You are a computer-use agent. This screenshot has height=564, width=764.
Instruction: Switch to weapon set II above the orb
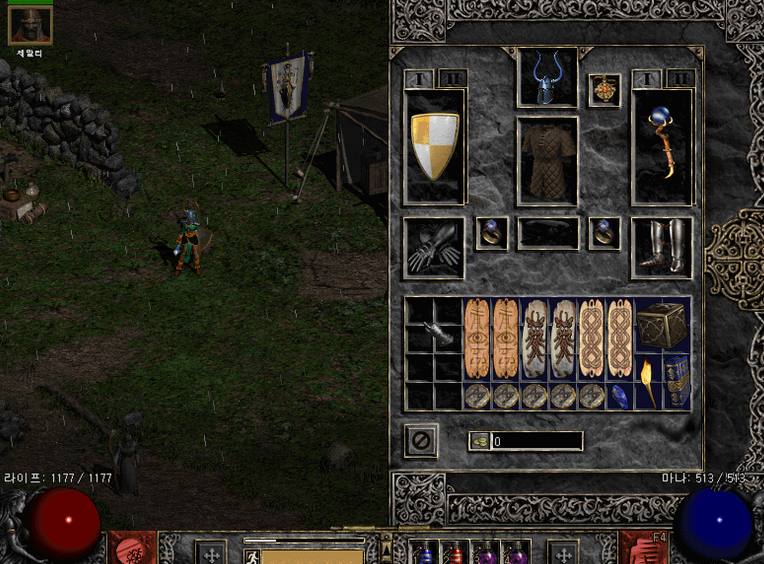pos(679,78)
